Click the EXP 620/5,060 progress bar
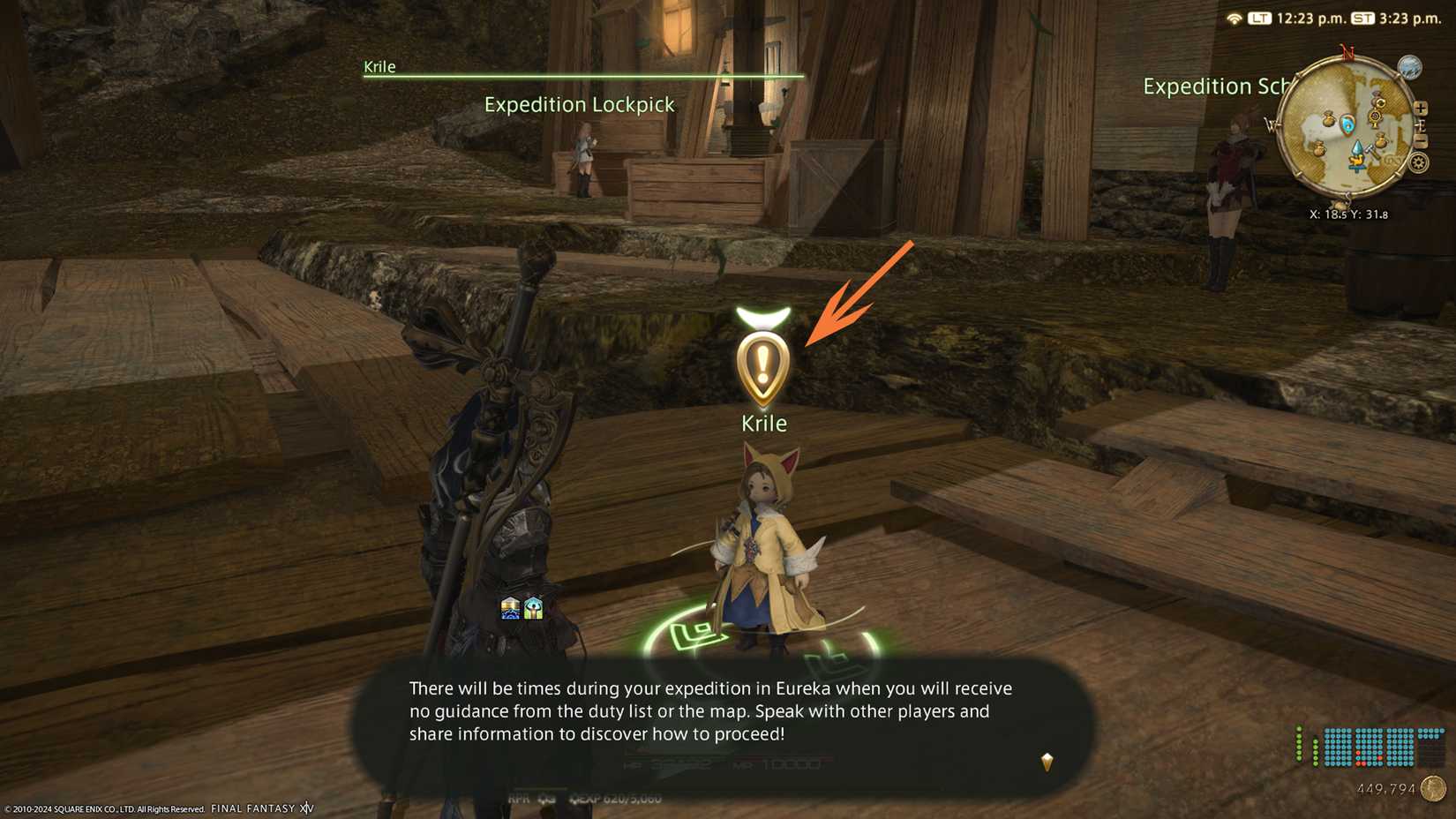1456x819 pixels. 618,799
